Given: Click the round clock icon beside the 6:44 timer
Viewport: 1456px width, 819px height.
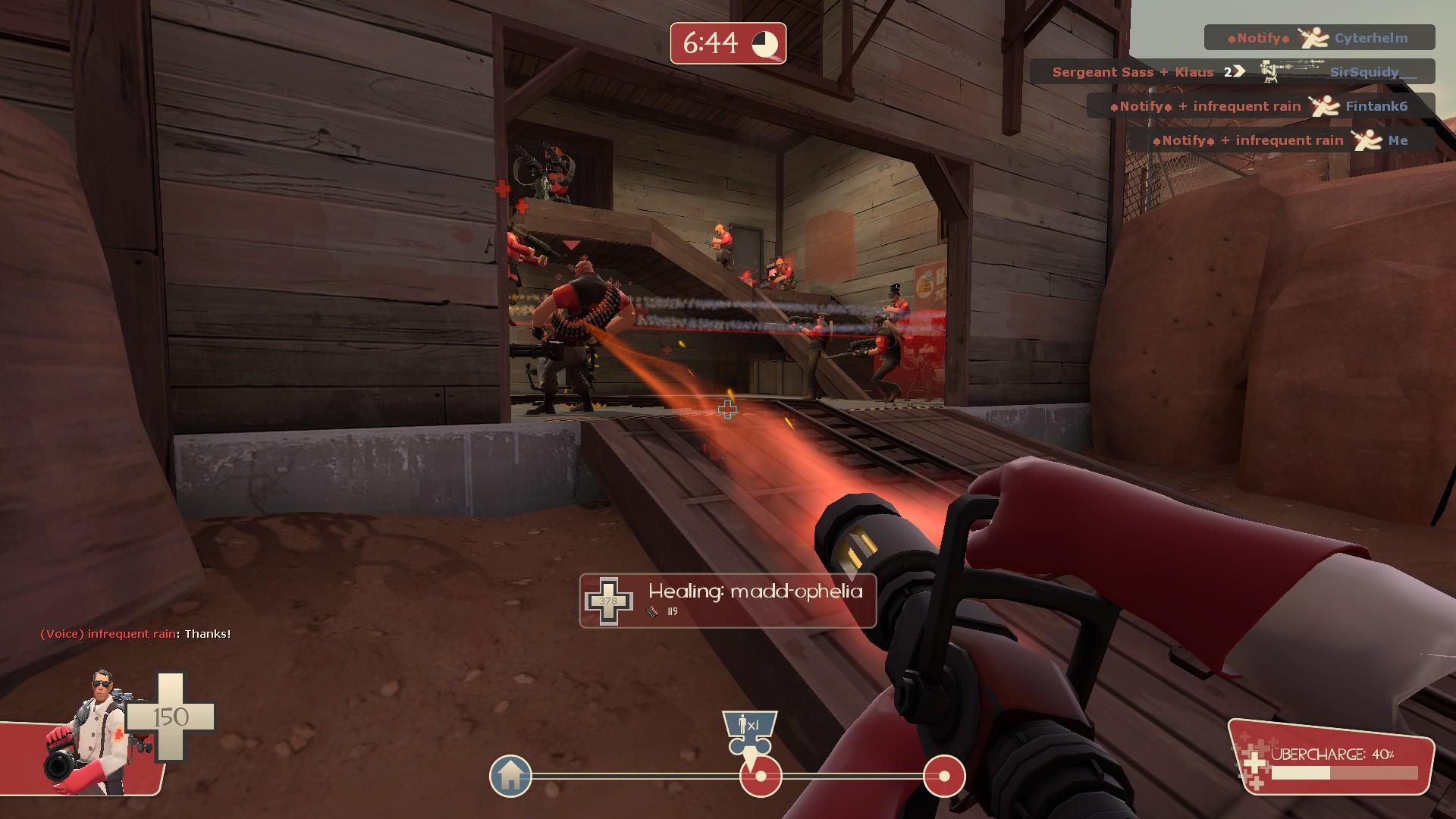Looking at the screenshot, I should click(762, 44).
